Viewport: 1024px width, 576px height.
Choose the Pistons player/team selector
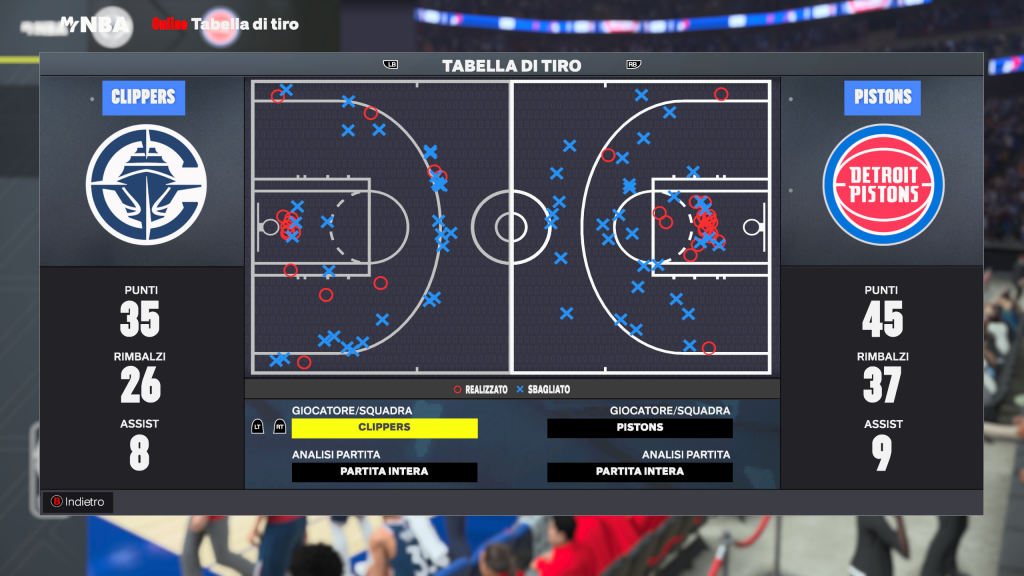(x=640, y=428)
